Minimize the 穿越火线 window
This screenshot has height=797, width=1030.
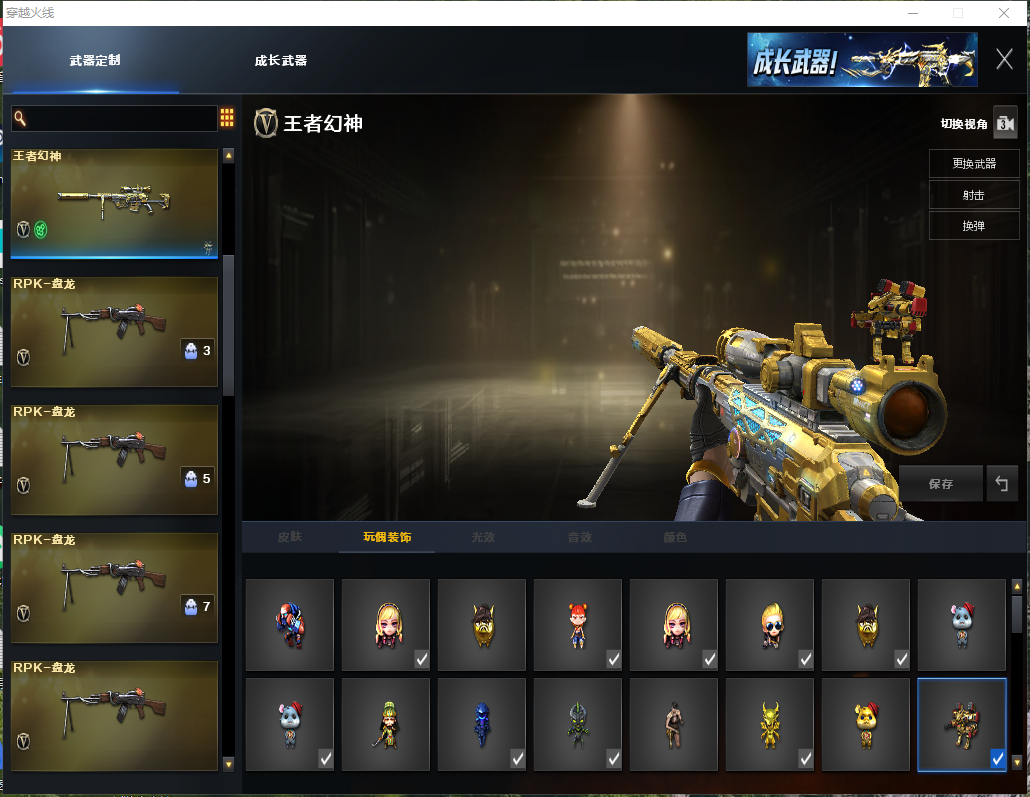913,13
